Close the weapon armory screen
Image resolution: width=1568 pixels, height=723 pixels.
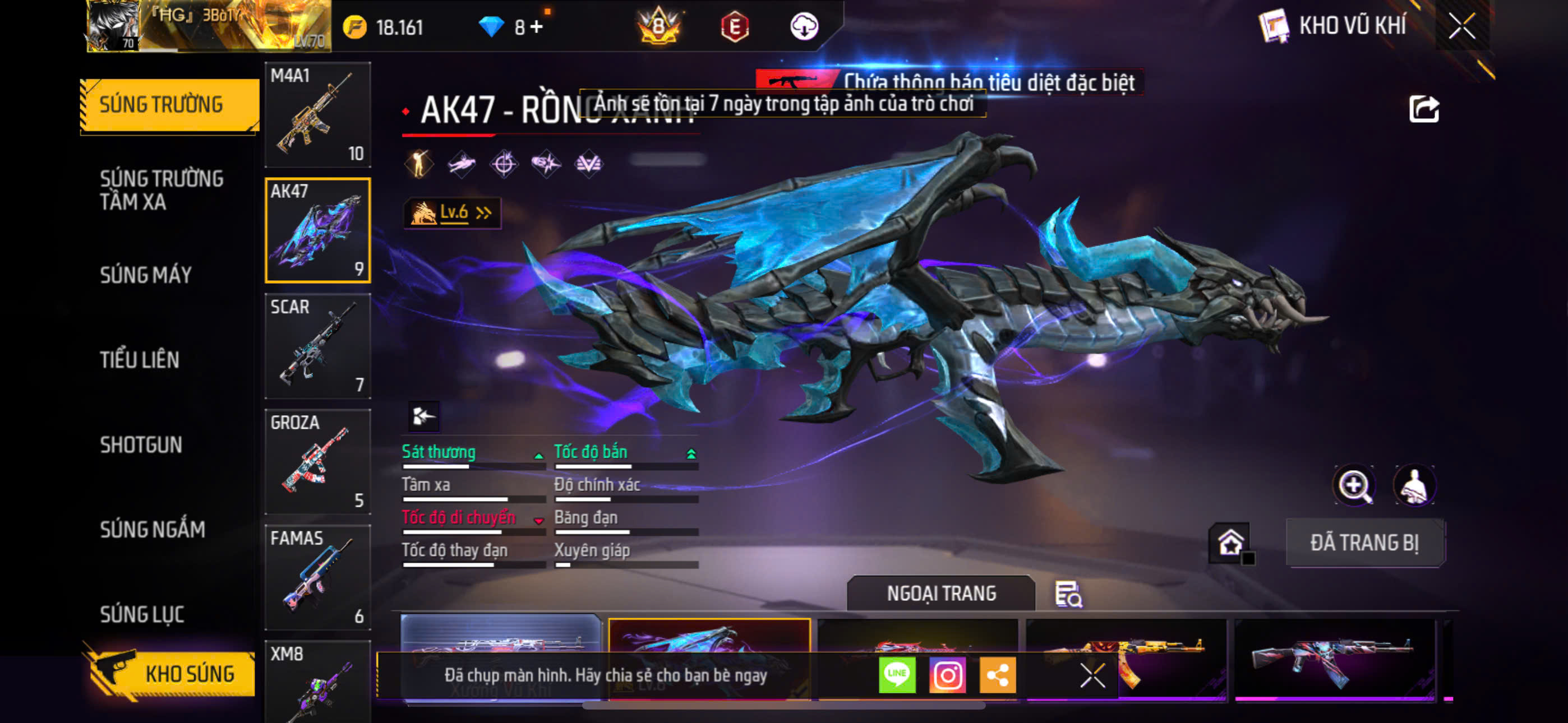1461,26
